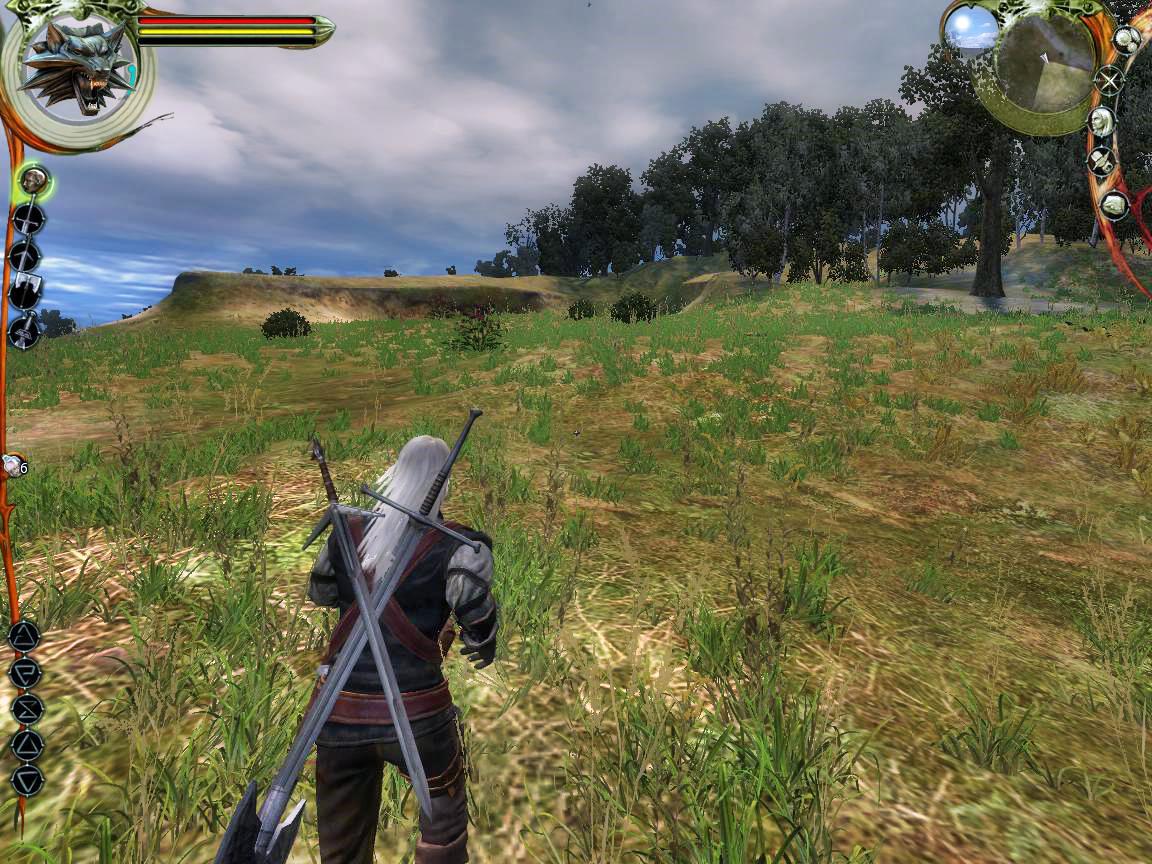Open the journal via hat and quill icon
Screen dimensions: 1152x864
click(1102, 161)
